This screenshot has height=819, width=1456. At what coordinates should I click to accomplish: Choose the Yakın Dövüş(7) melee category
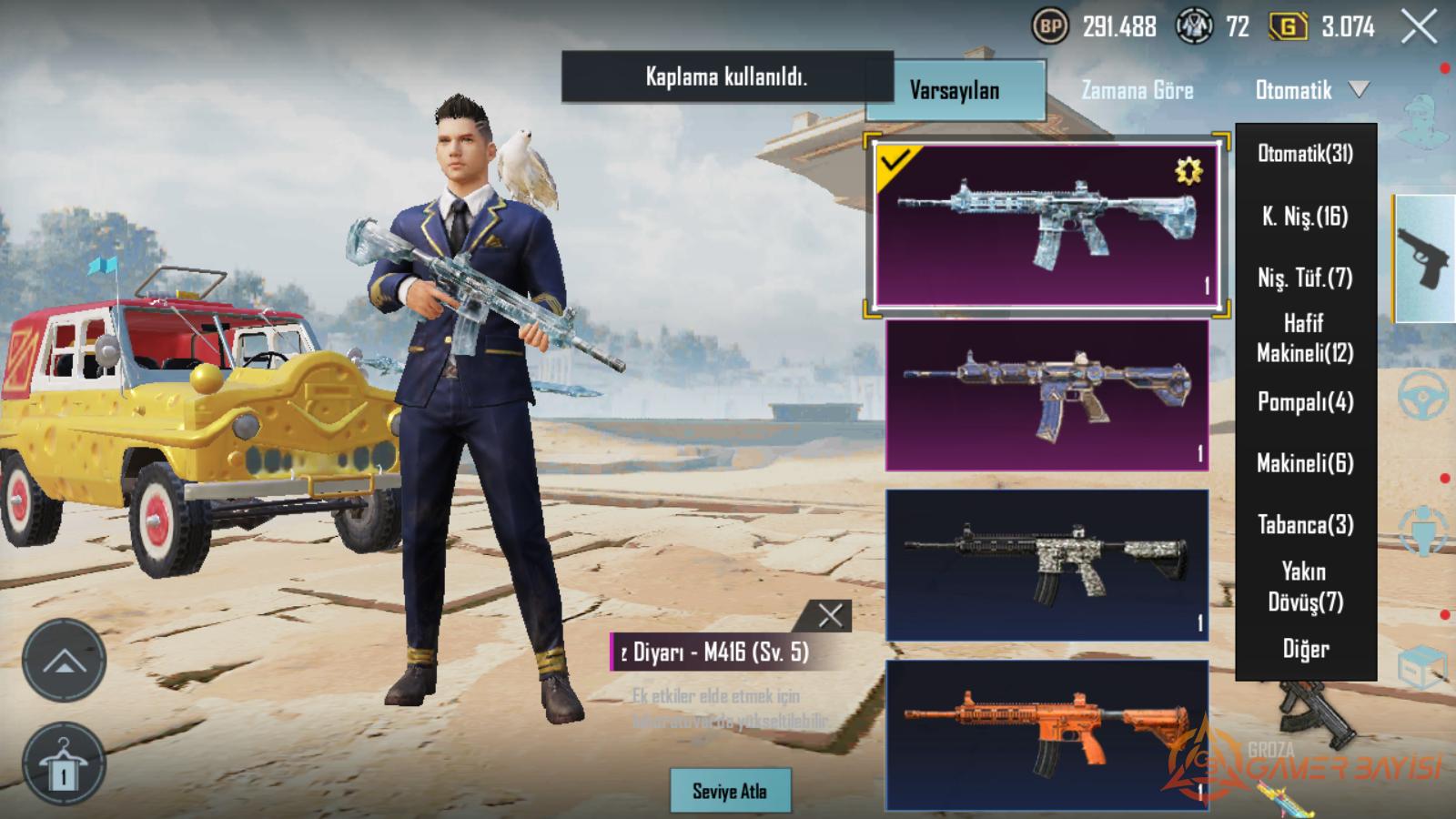click(1305, 586)
